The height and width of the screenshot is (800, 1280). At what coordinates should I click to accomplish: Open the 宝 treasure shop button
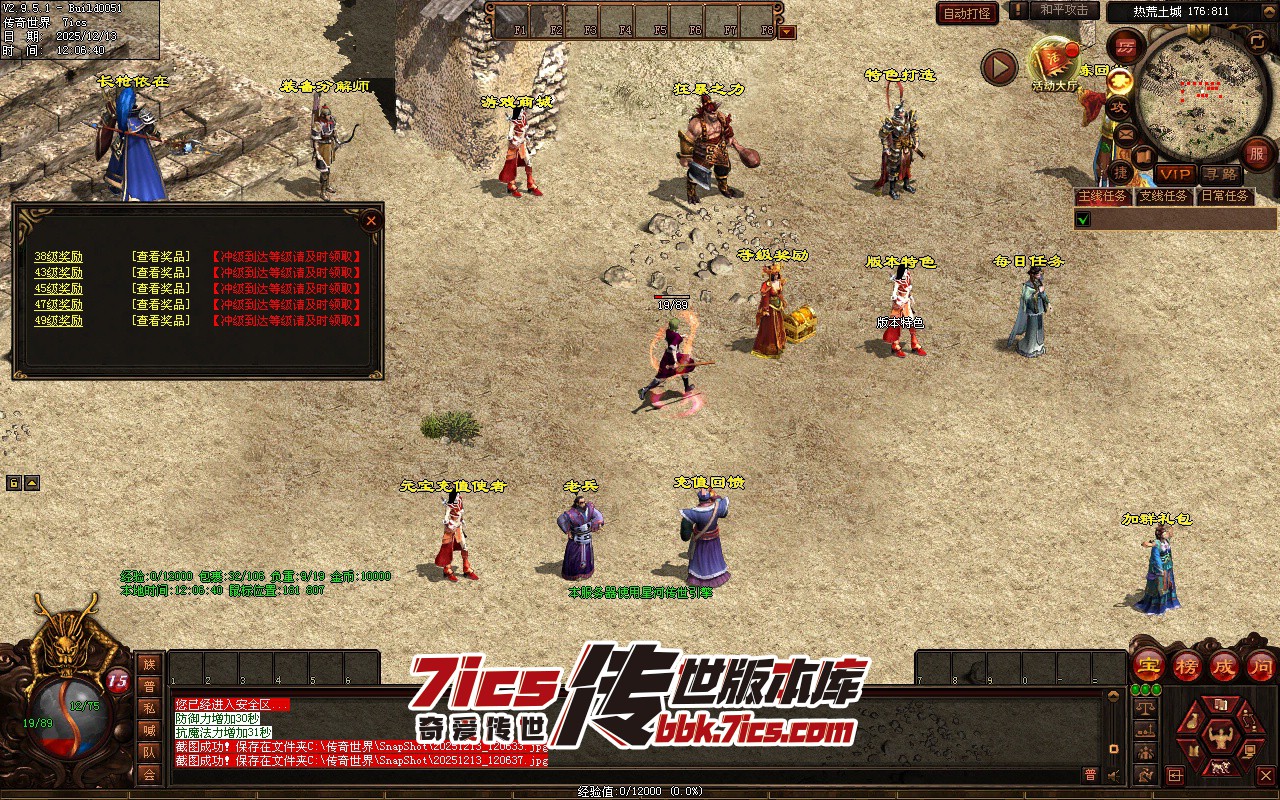1148,664
